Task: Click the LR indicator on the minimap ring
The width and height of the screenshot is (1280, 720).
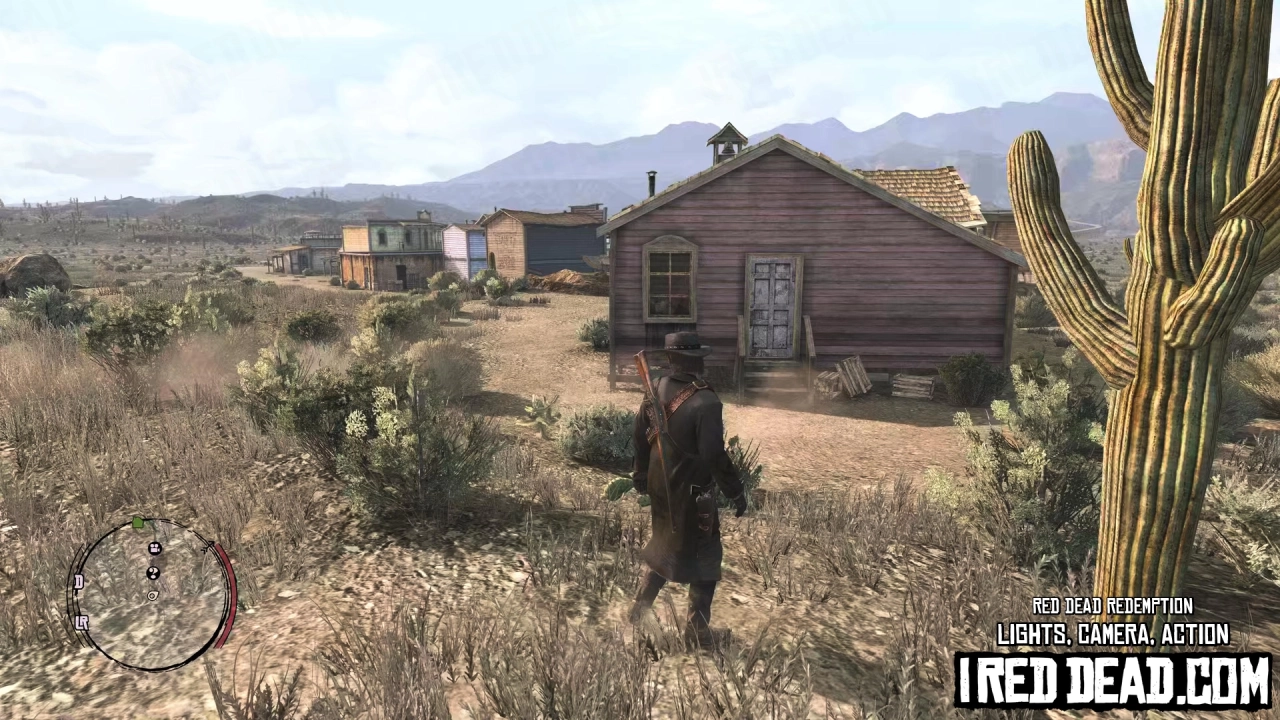Action: tap(84, 621)
